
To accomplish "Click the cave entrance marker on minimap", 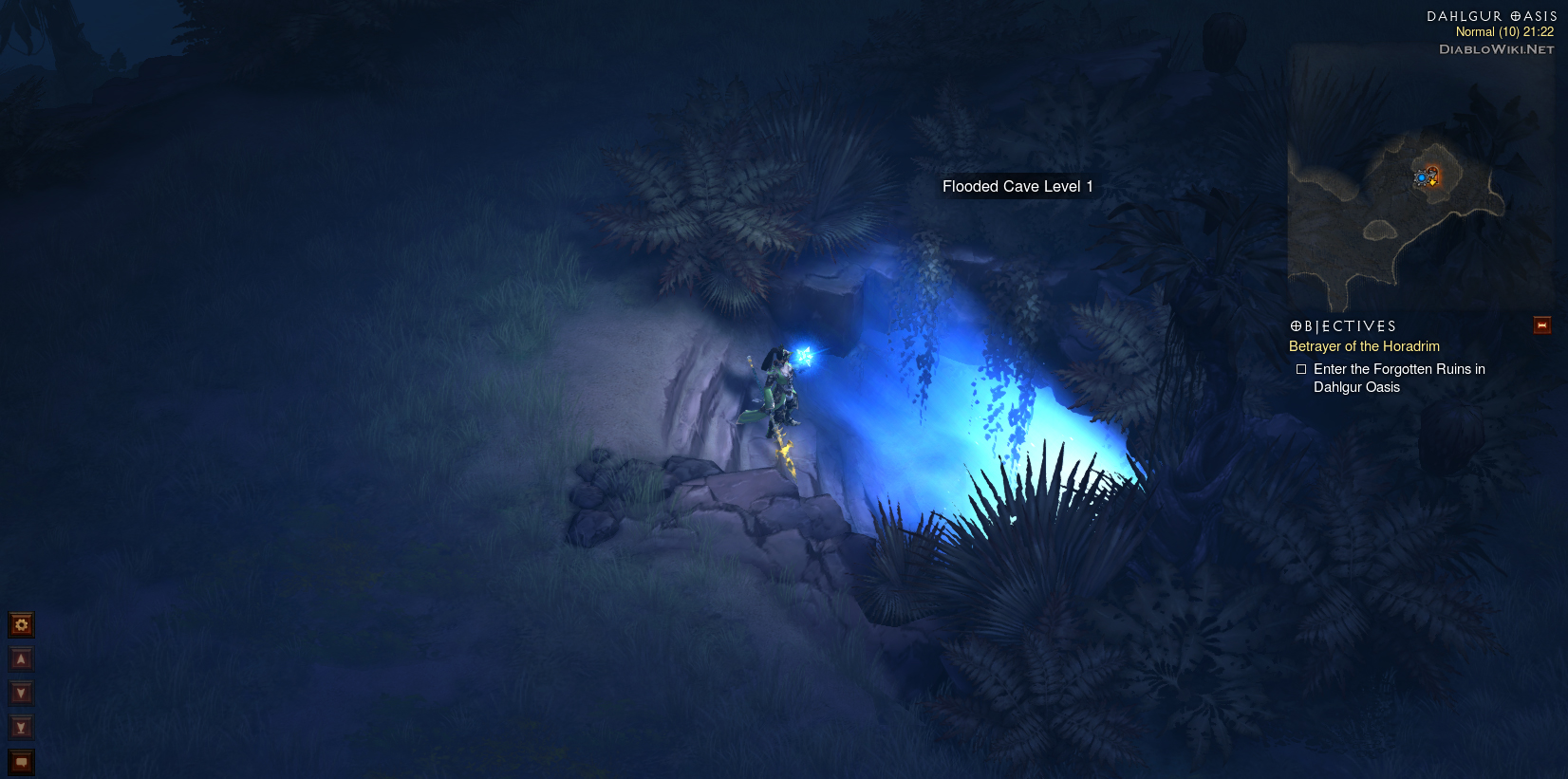I will [x=1431, y=176].
